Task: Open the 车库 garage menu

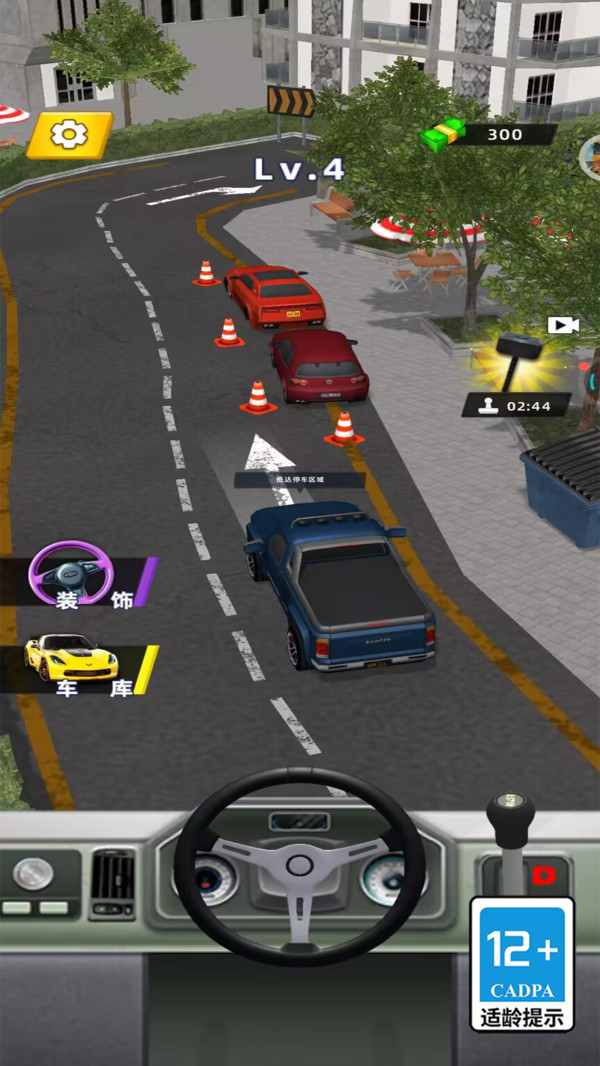Action: pyautogui.click(x=80, y=668)
